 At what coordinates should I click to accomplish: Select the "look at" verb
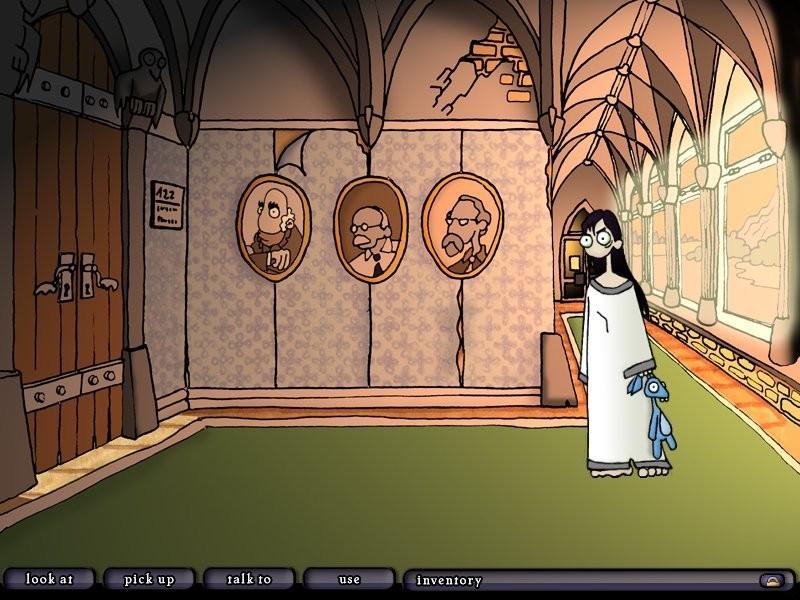click(49, 579)
